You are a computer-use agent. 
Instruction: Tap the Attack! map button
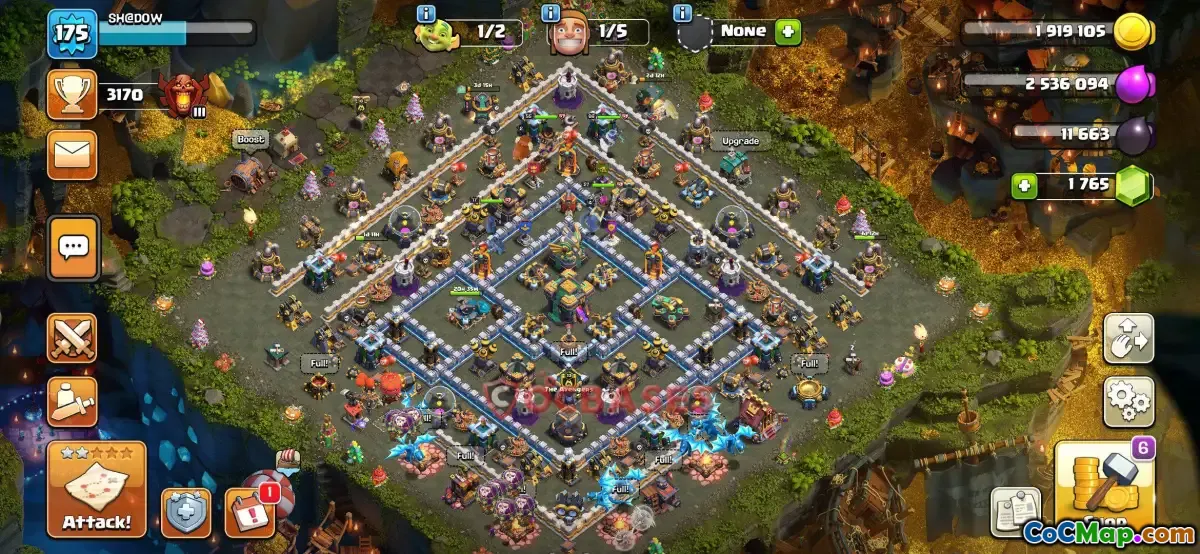click(96, 490)
